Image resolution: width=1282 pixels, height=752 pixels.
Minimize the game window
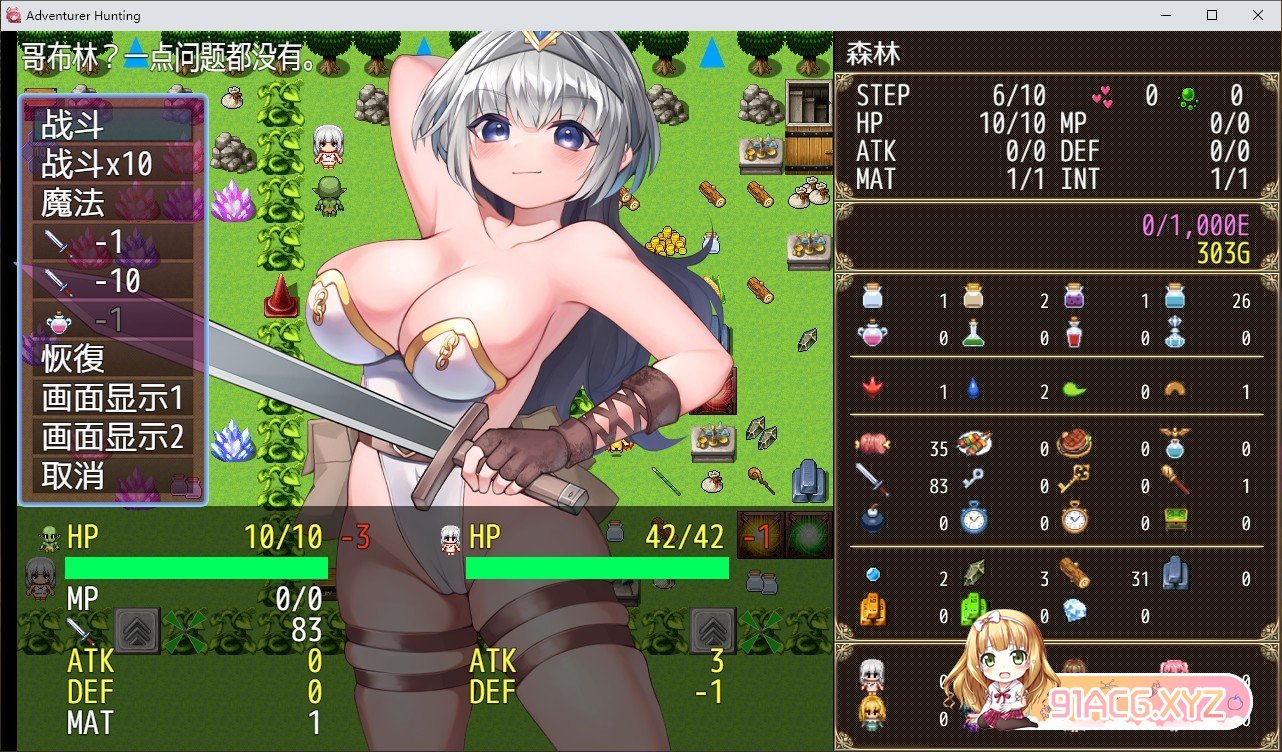pos(1165,15)
